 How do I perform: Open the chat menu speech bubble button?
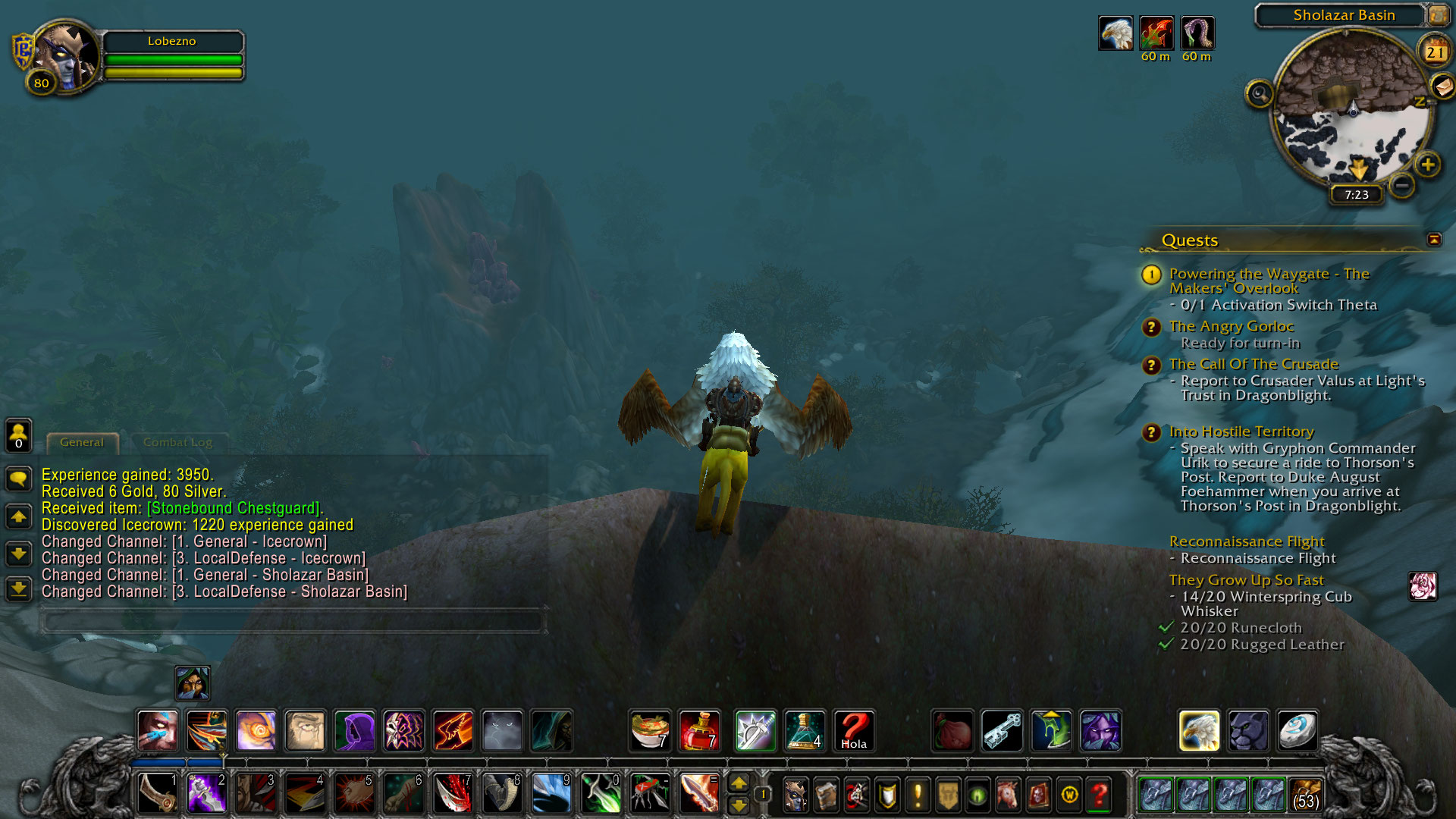pyautogui.click(x=18, y=479)
